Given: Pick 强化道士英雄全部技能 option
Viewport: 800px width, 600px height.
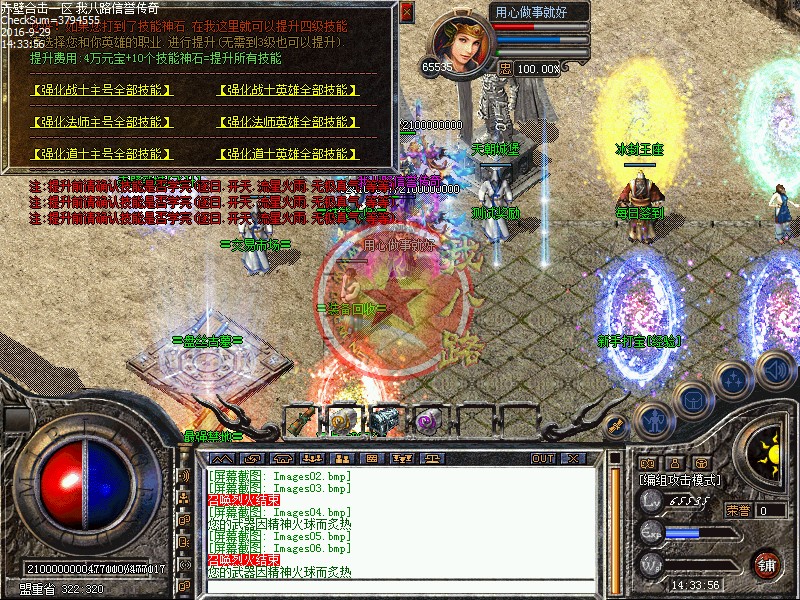Looking at the screenshot, I should click(x=288, y=154).
